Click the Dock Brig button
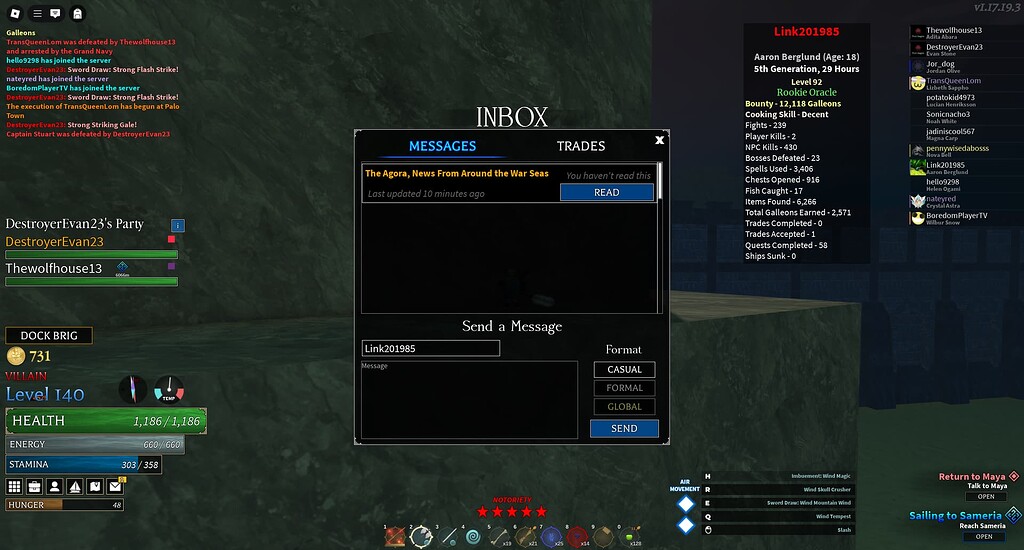Viewport: 1024px width, 550px height. coord(48,336)
